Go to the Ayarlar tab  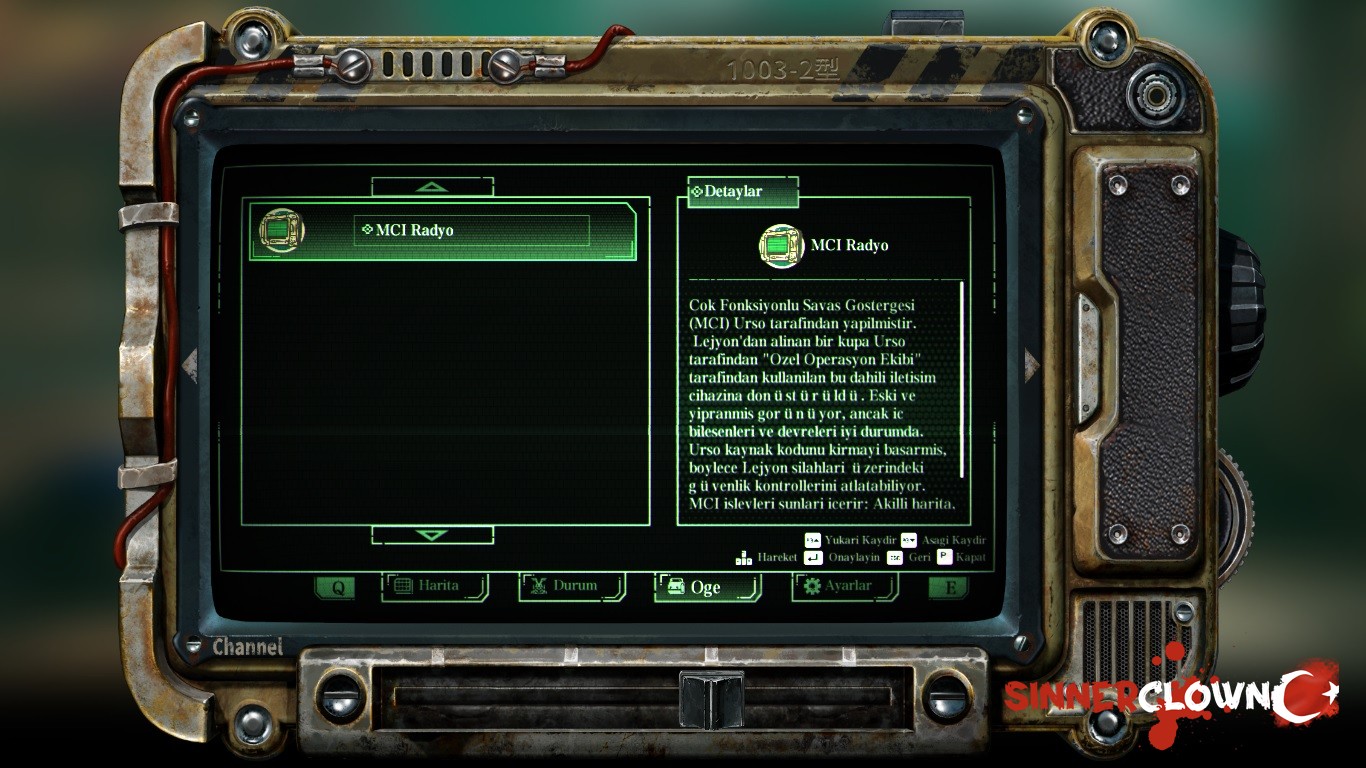coord(845,587)
